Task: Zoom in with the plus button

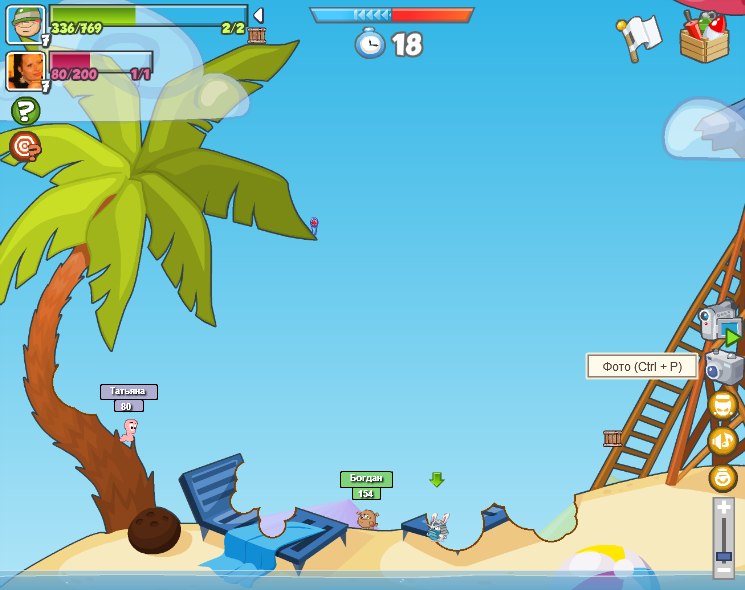Action: (723, 508)
